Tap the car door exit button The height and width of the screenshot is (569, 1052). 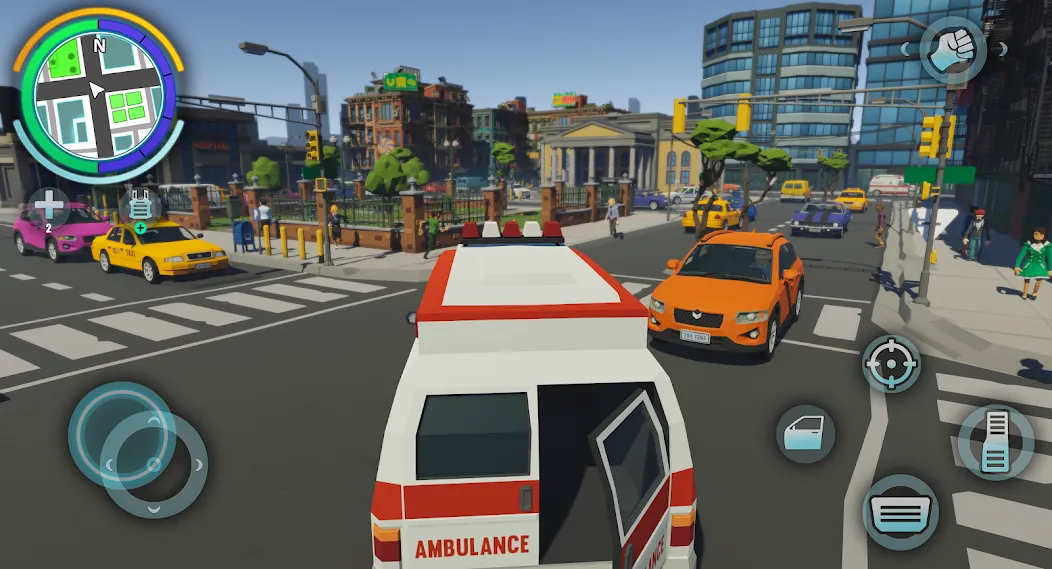[x=805, y=433]
